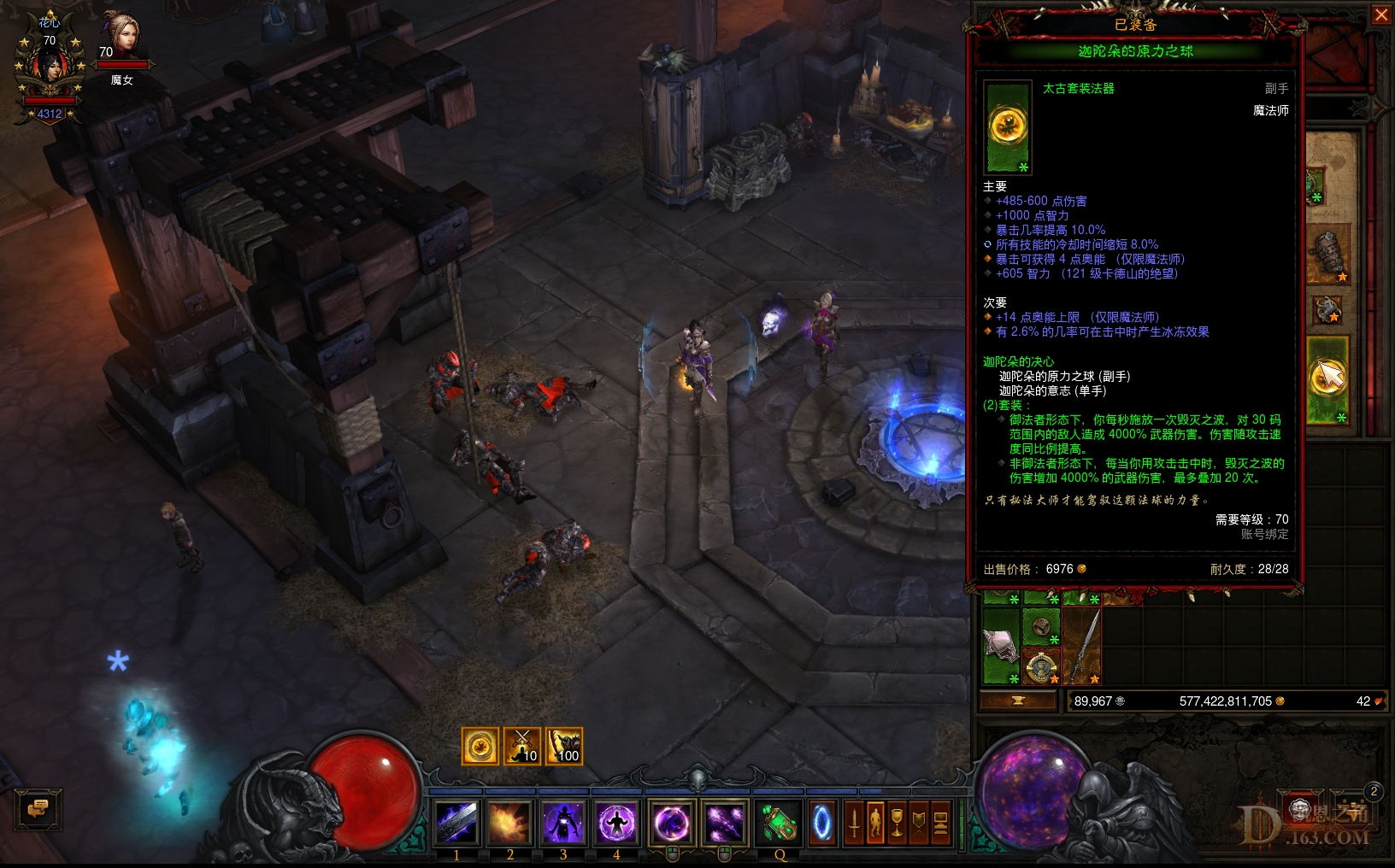Click the dual-sword buff showing 10 stacks
The height and width of the screenshot is (868, 1395).
pyautogui.click(x=522, y=744)
